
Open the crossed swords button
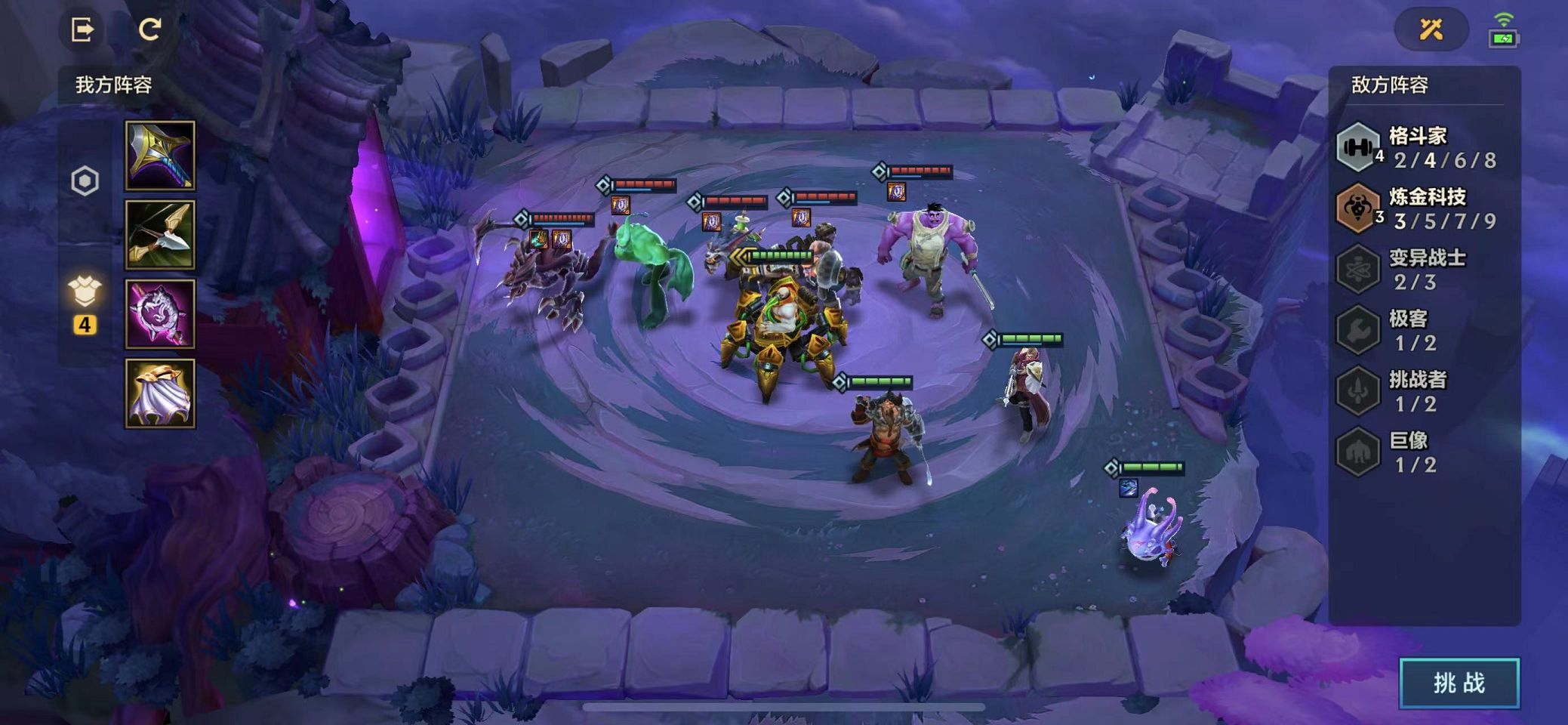click(1431, 29)
